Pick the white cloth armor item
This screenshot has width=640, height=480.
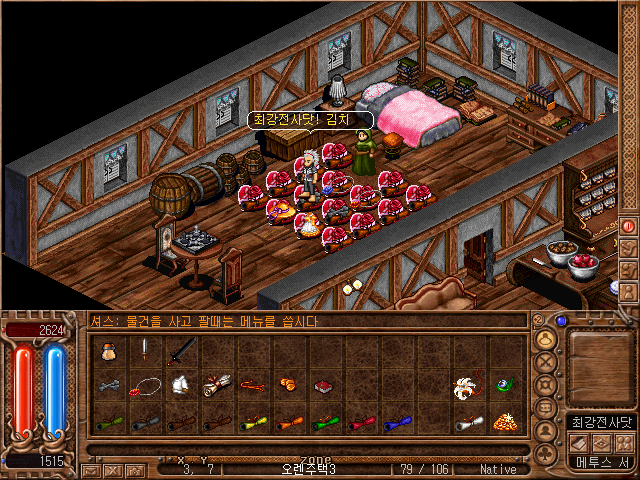(181, 386)
